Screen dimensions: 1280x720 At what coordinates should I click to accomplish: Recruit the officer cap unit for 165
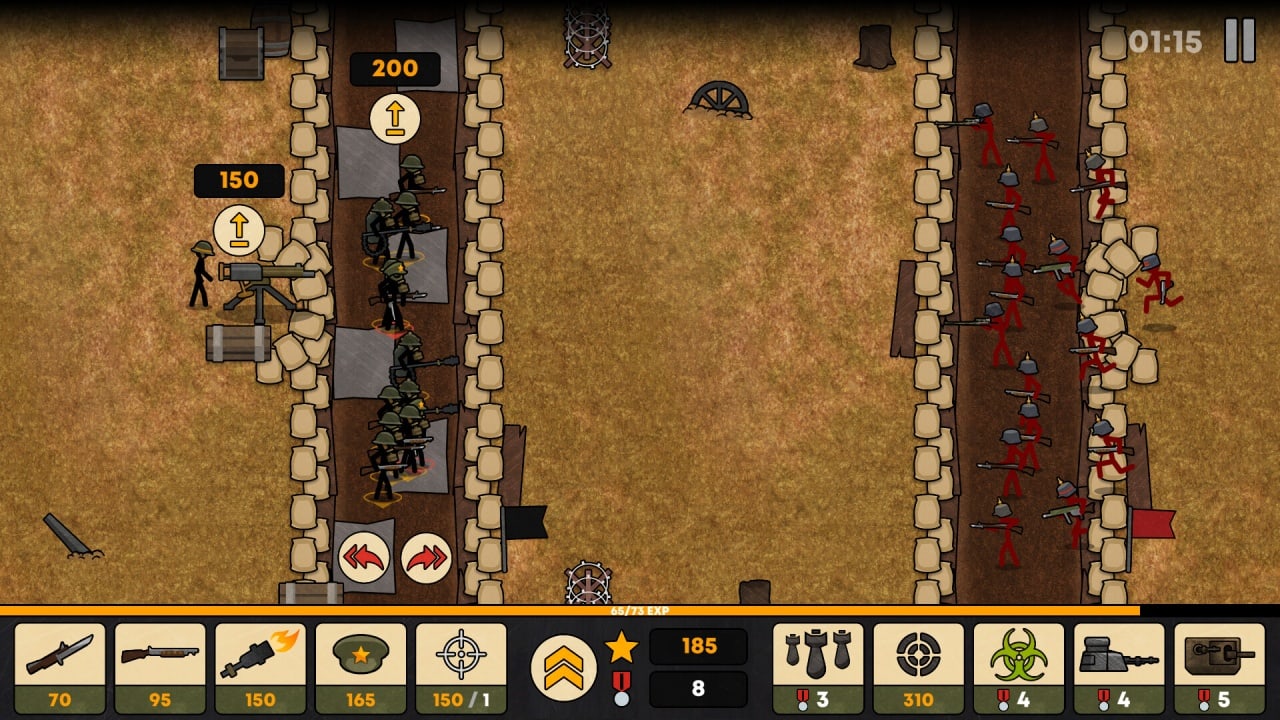tap(361, 667)
